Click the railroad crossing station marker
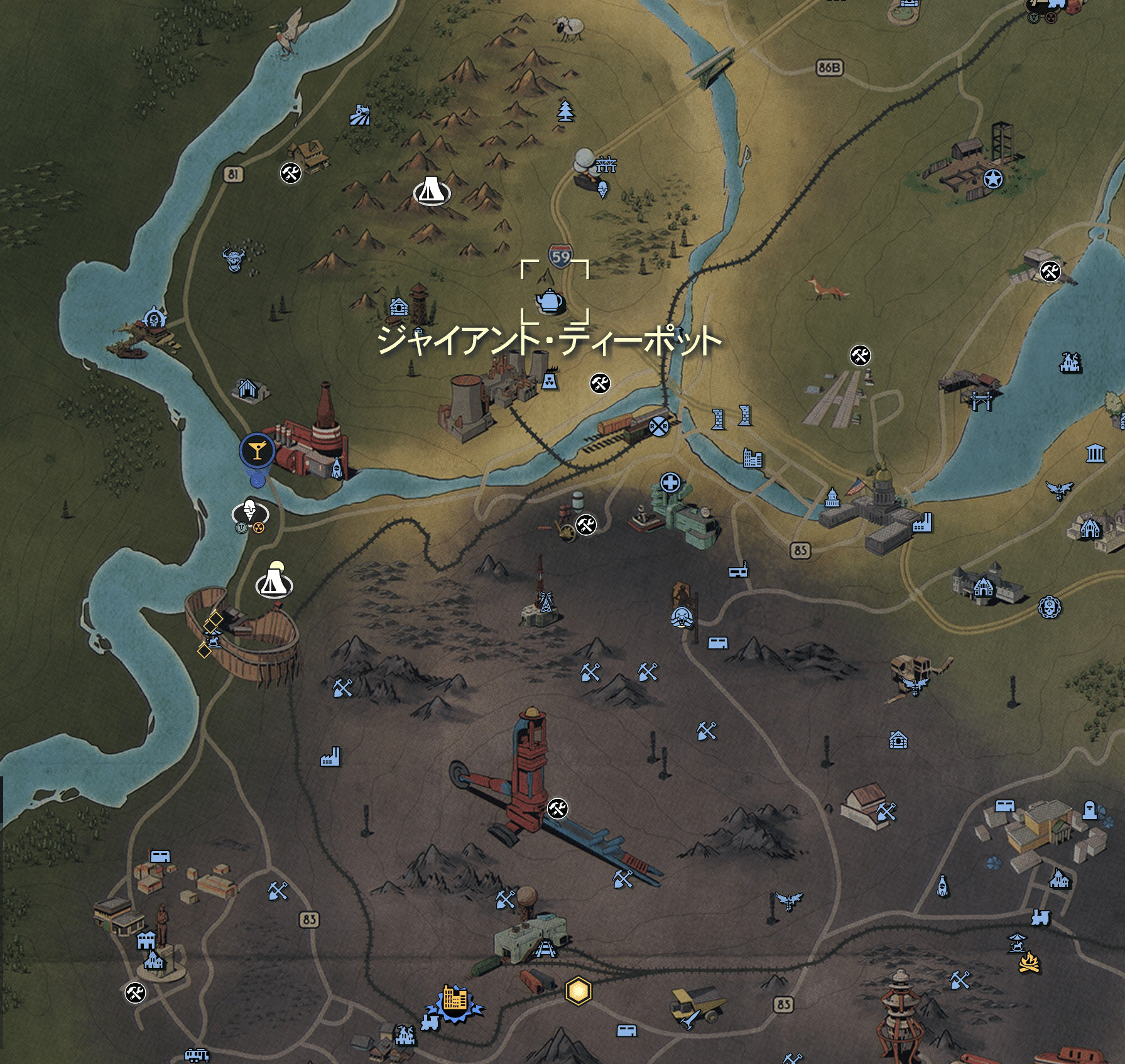 [x=659, y=426]
